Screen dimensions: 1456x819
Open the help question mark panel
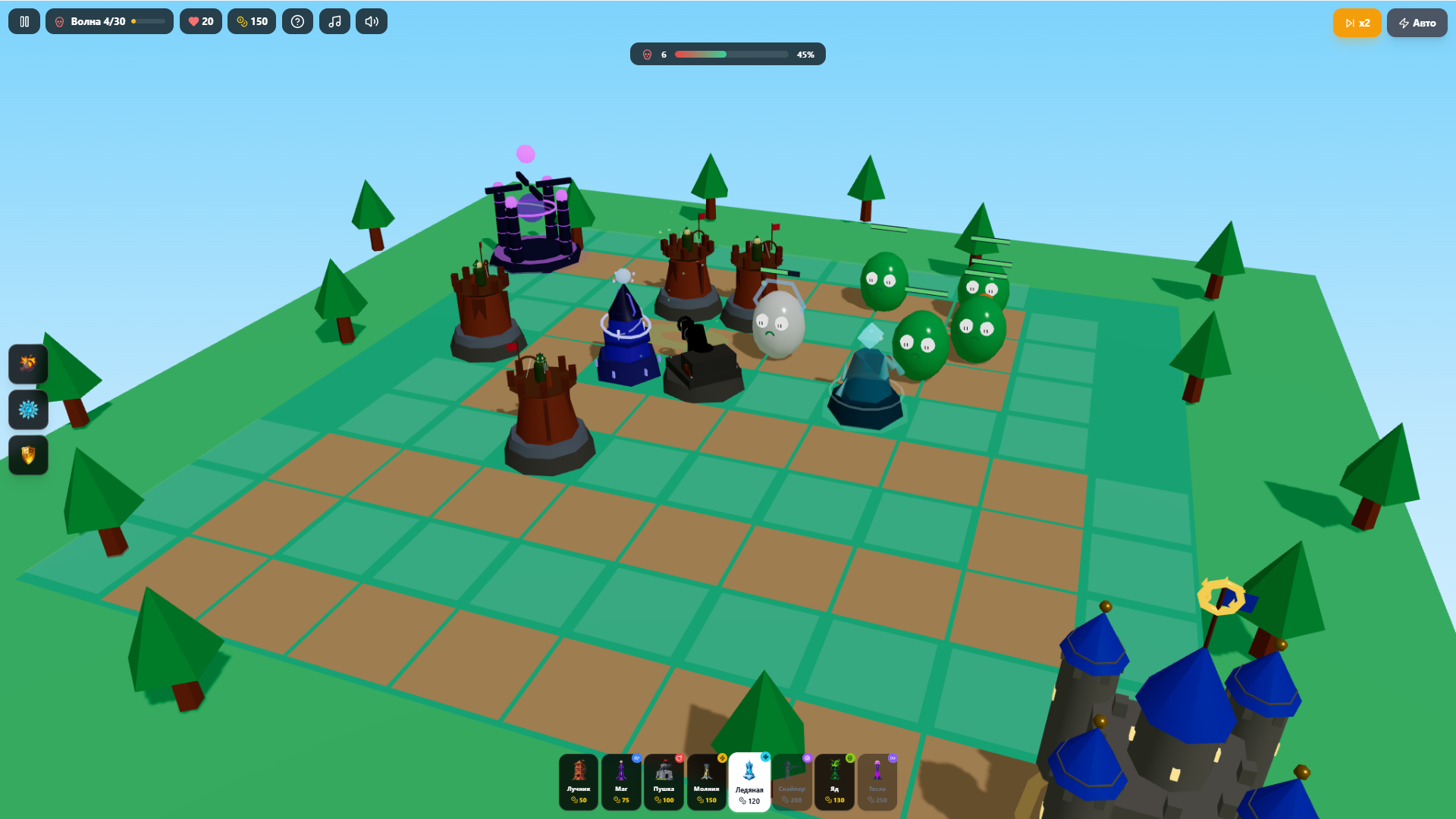point(297,21)
